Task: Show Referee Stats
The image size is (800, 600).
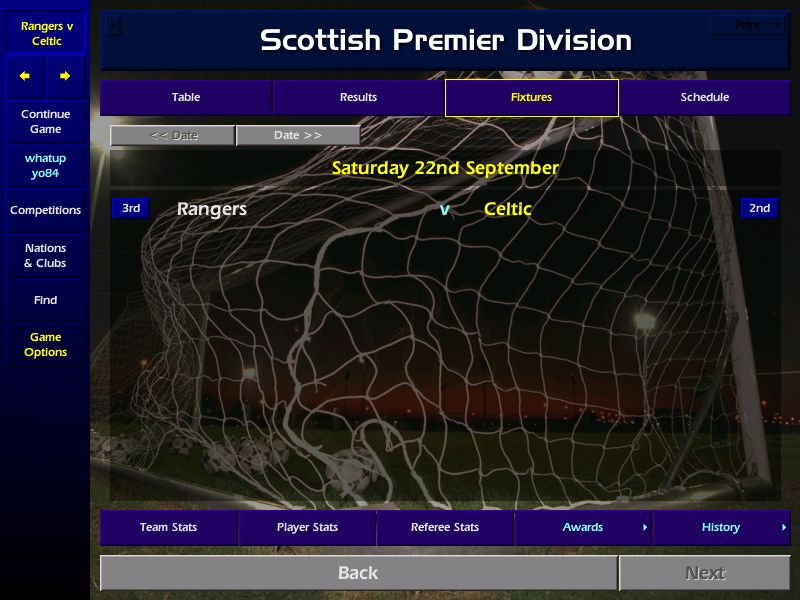Action: [x=445, y=527]
